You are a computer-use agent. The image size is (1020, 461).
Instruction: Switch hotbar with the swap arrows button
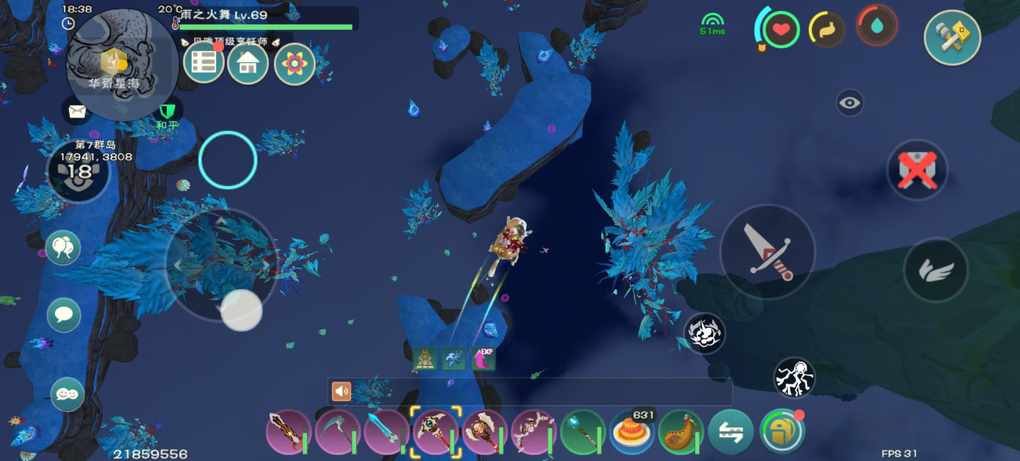730,432
